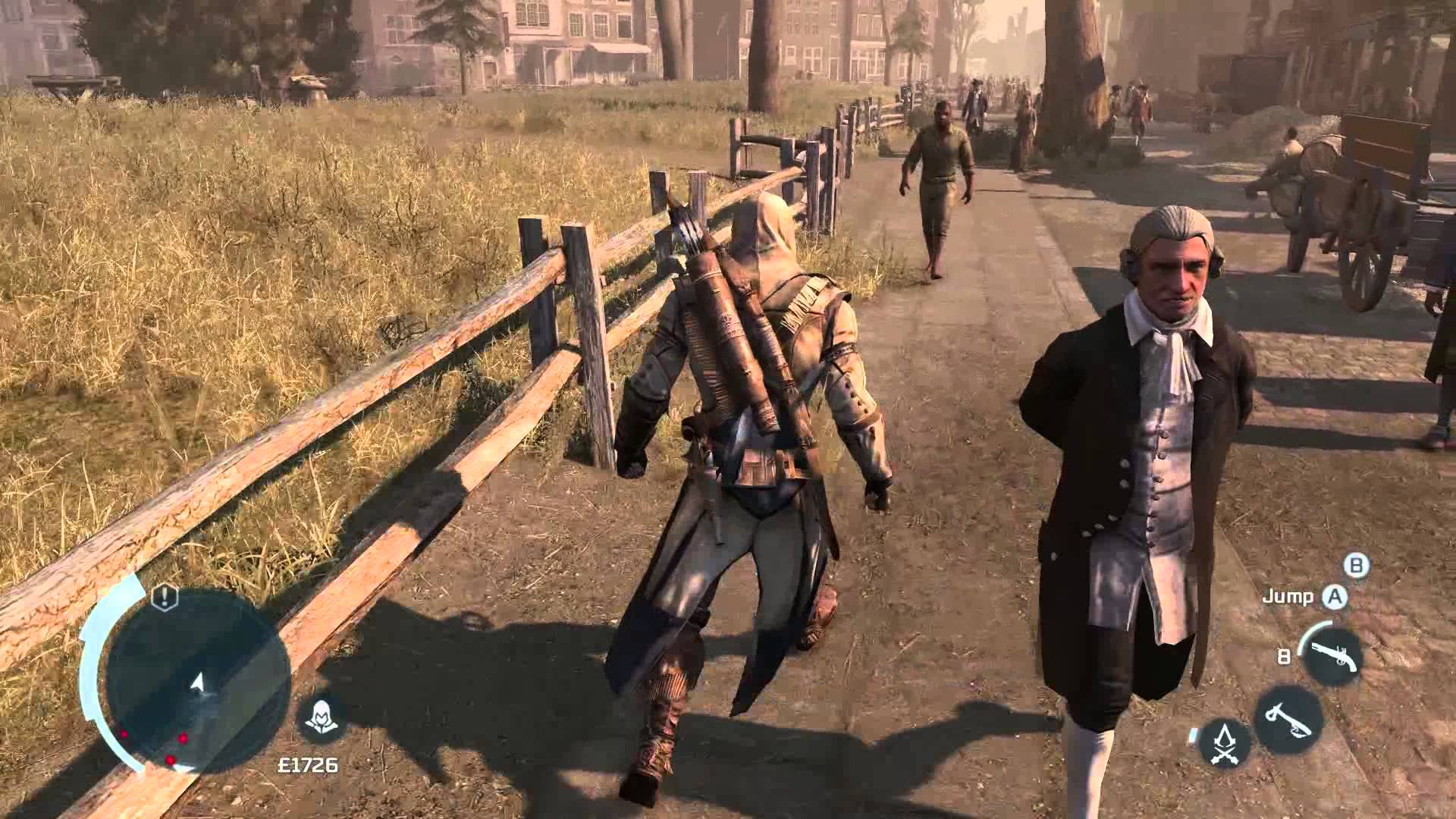The height and width of the screenshot is (819, 1456).
Task: Click a red enemy dot on the minimap
Action: tap(182, 738)
